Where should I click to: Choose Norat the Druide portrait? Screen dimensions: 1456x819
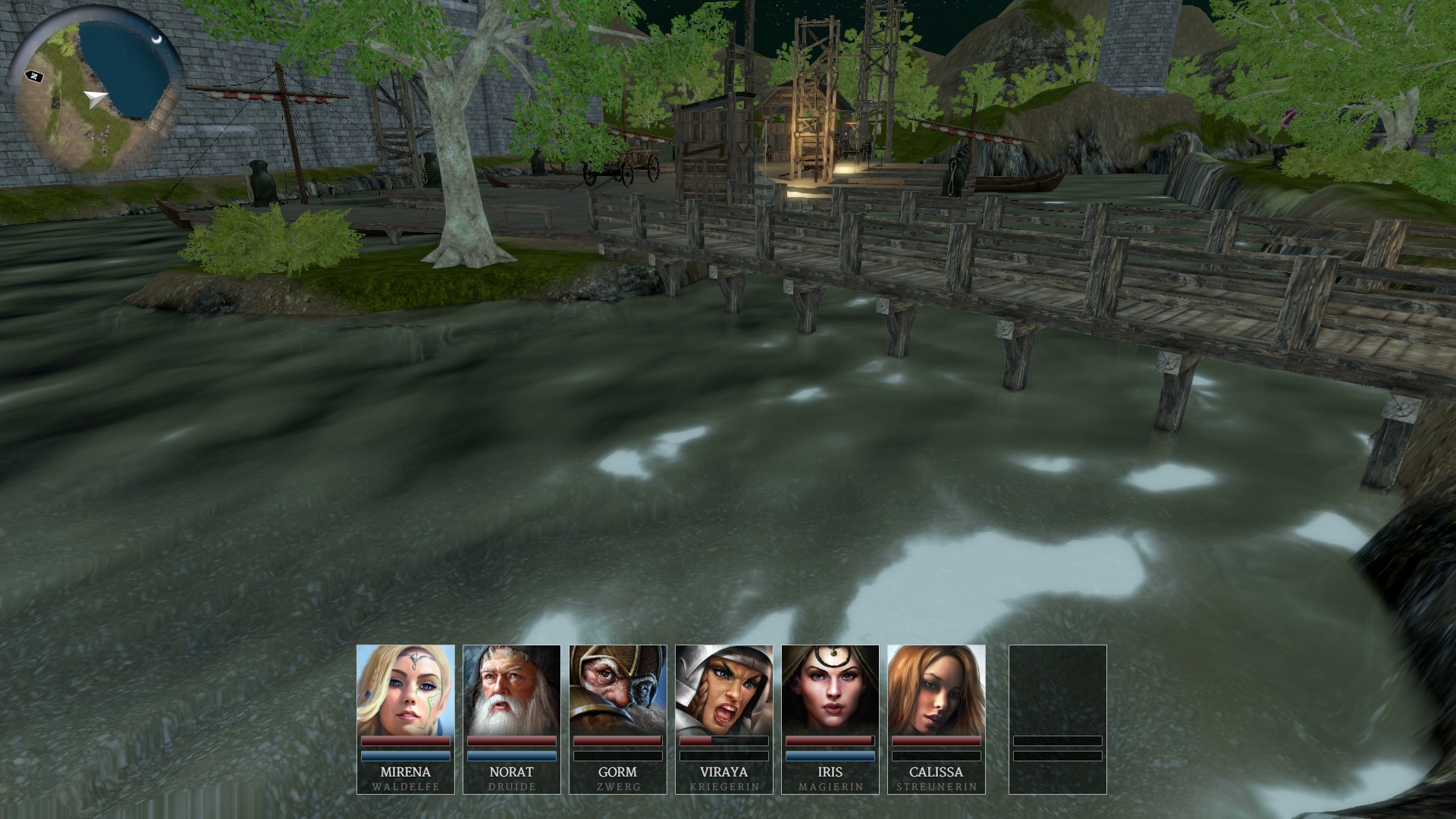tap(512, 690)
